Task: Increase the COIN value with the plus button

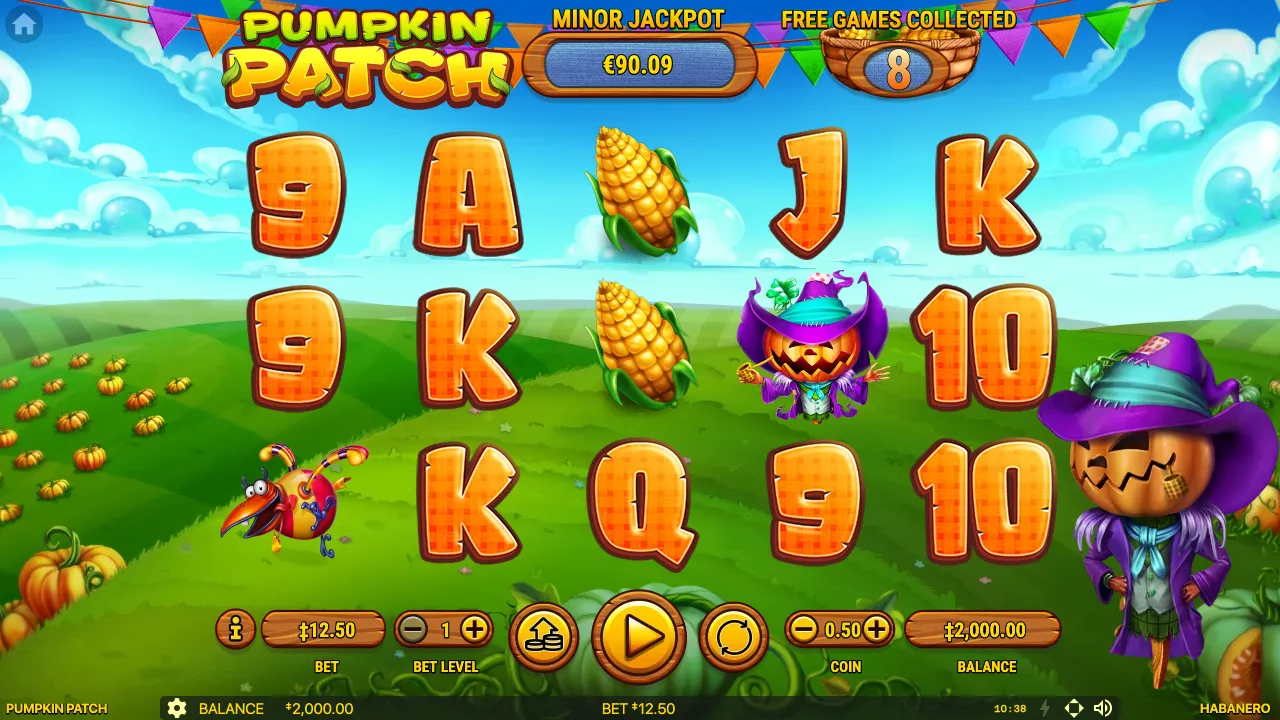Action: (876, 630)
